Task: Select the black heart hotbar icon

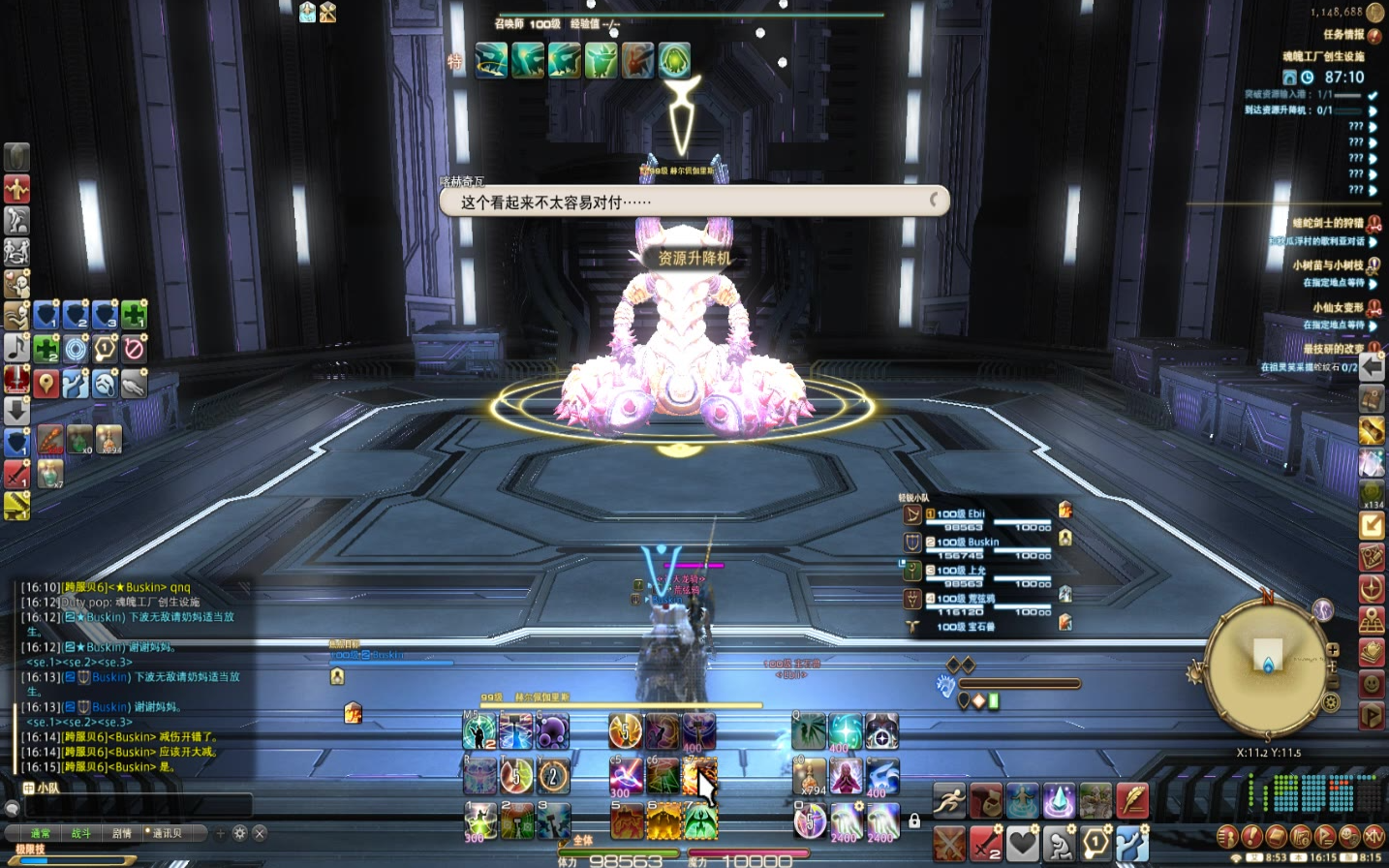Action: tap(1022, 843)
